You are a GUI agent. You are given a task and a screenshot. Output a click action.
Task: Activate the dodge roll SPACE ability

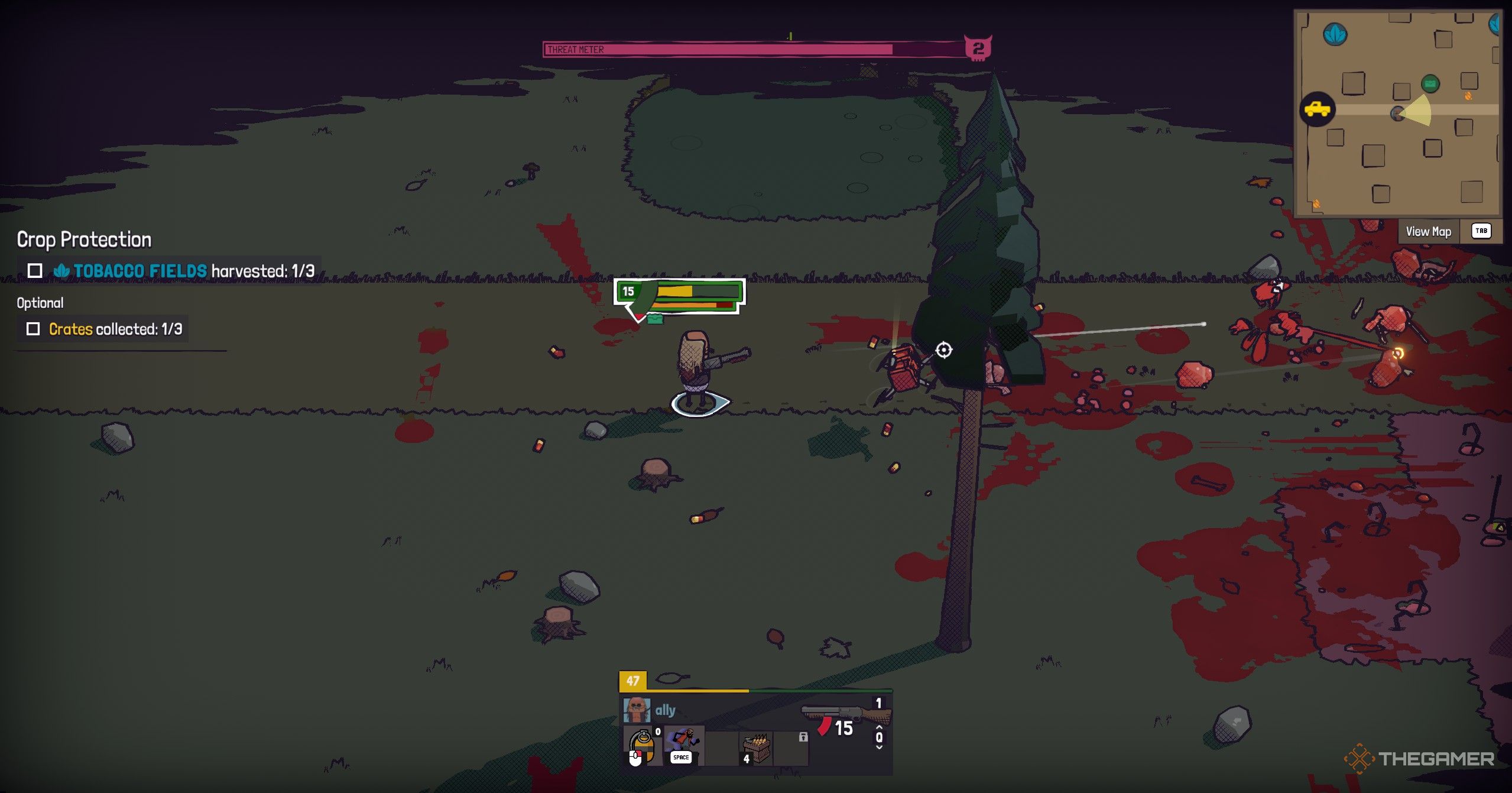(x=682, y=746)
